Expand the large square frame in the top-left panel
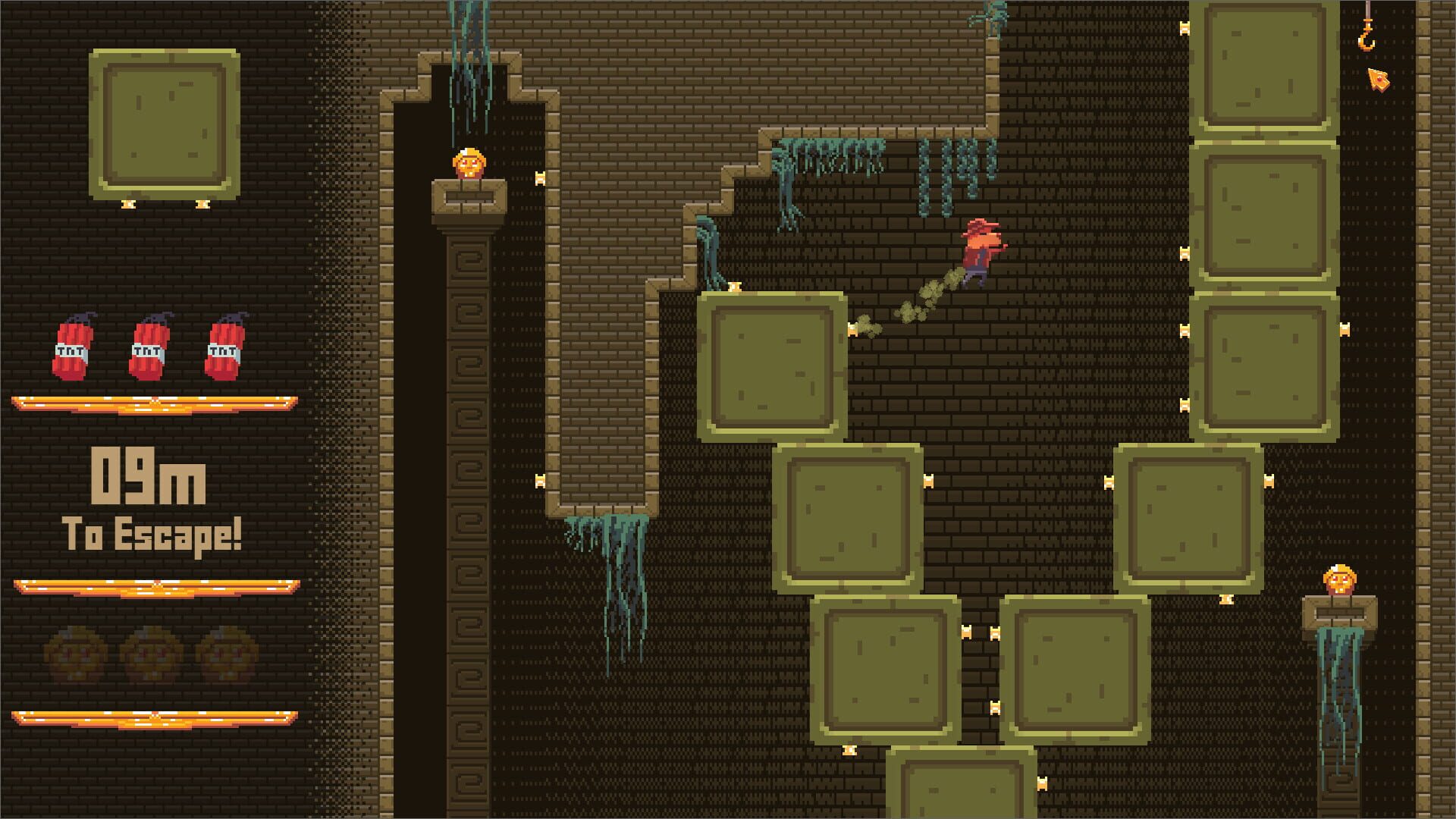This screenshot has width=1456, height=819. [x=162, y=121]
